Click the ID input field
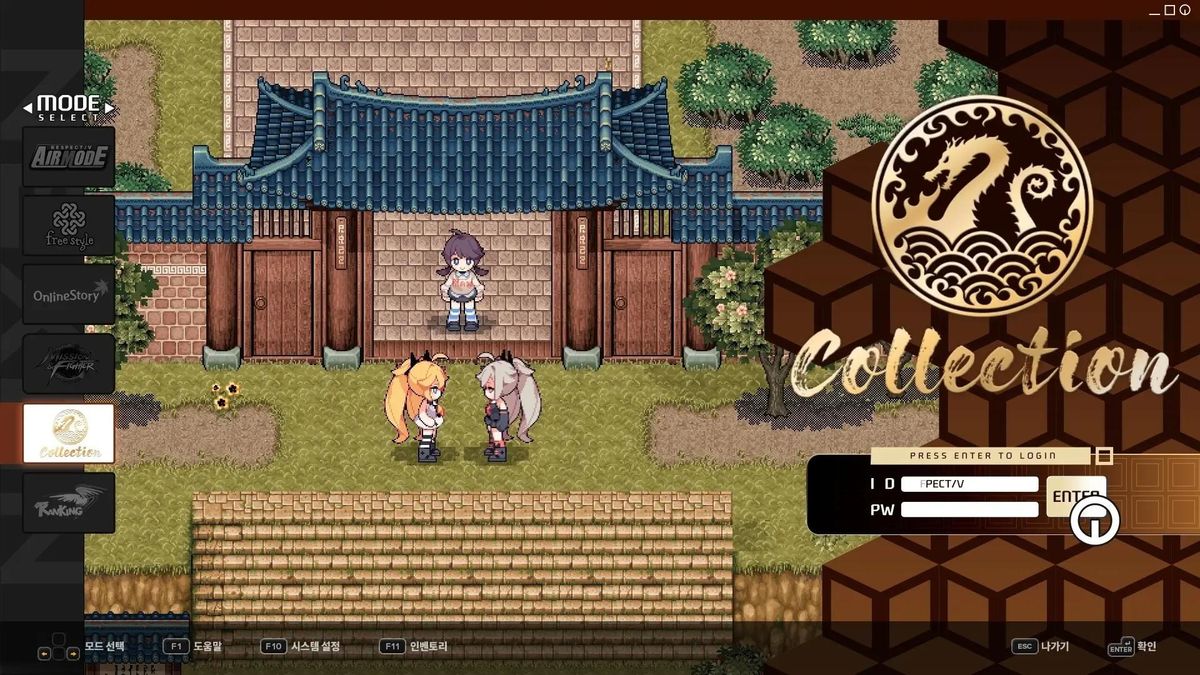Viewport: 1200px width, 675px height. [969, 484]
